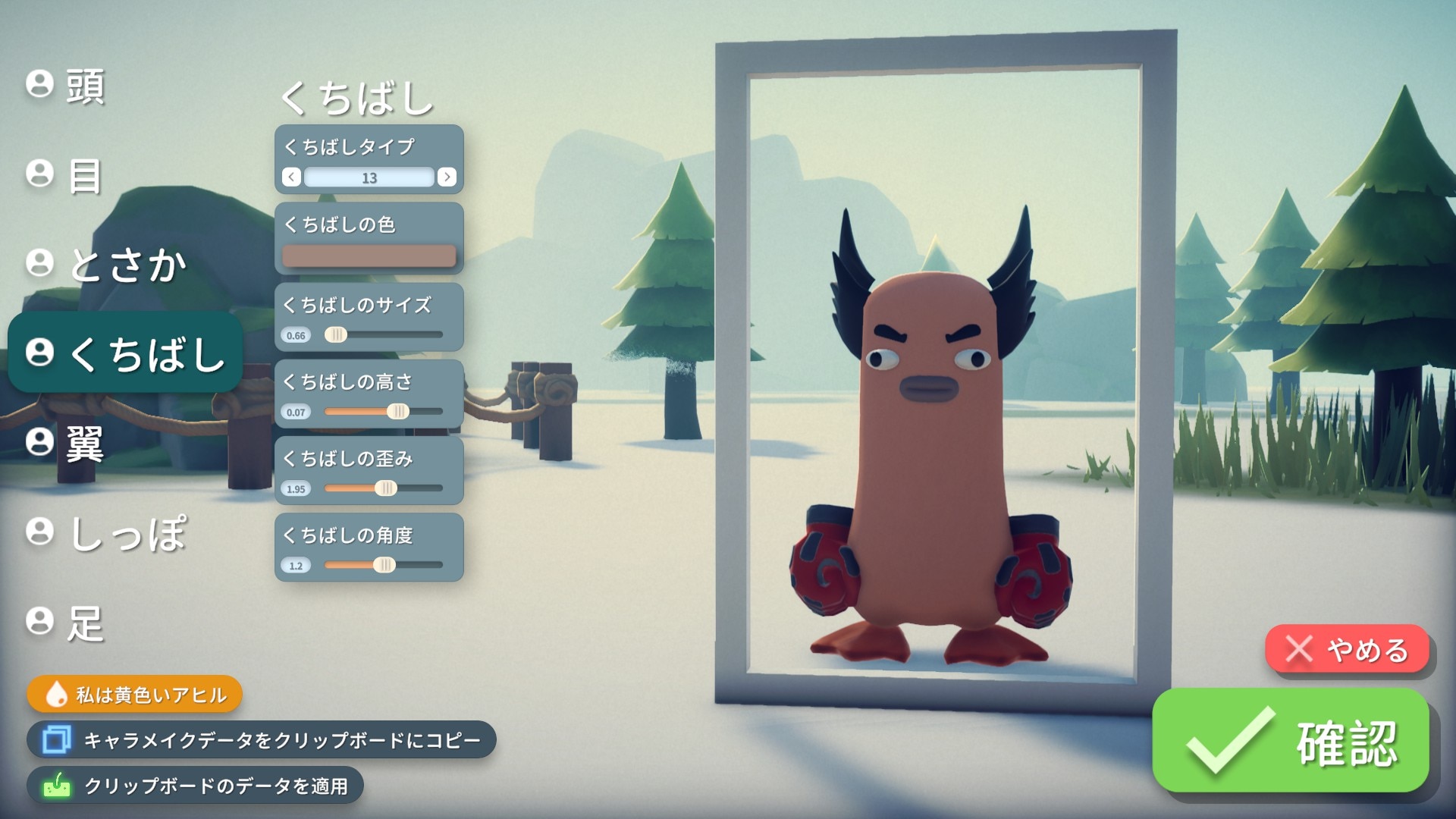
Task: Click the くちばしのサイズ slider handle
Action: (336, 334)
